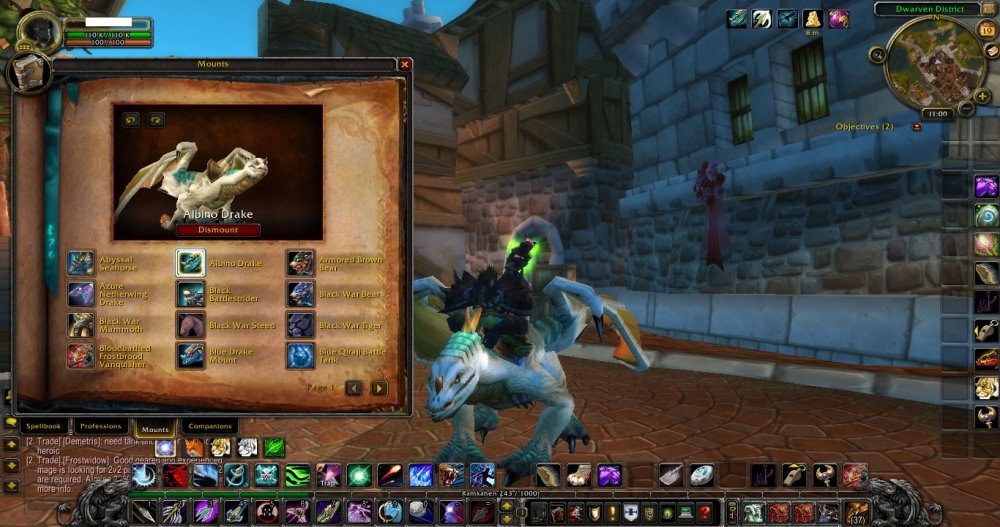
Task: Click the 11:00 clock on the minimap
Action: click(x=938, y=114)
